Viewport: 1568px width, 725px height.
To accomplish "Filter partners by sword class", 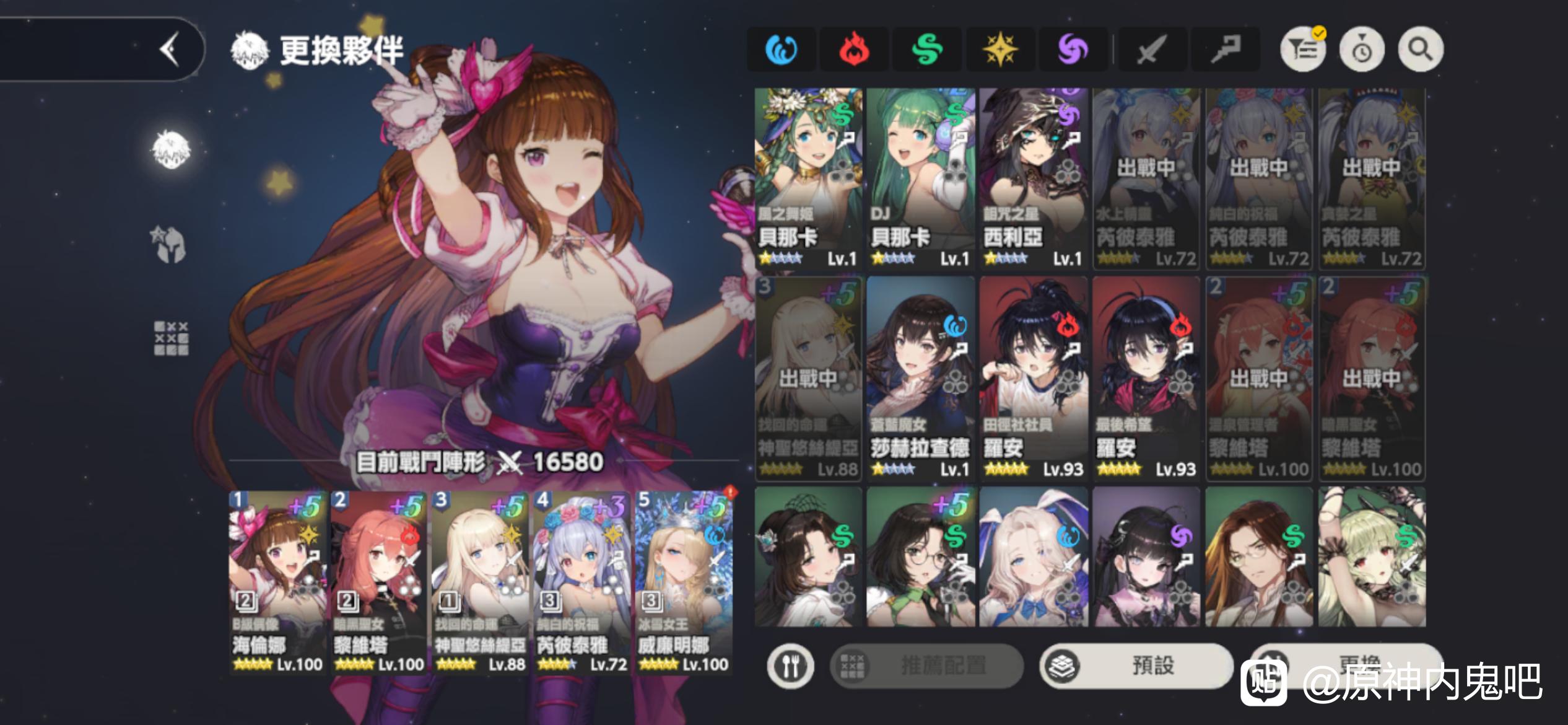I will 1151,49.
